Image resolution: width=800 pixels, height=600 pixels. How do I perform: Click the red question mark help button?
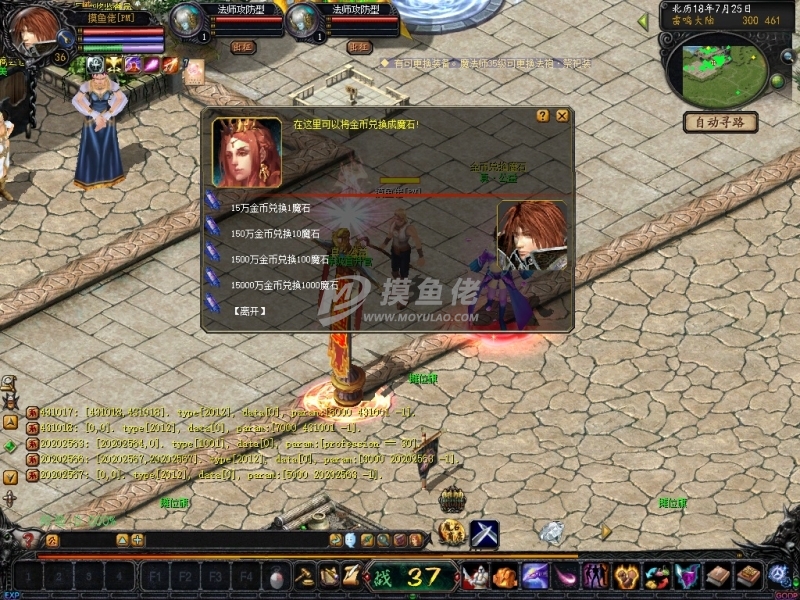(28, 540)
